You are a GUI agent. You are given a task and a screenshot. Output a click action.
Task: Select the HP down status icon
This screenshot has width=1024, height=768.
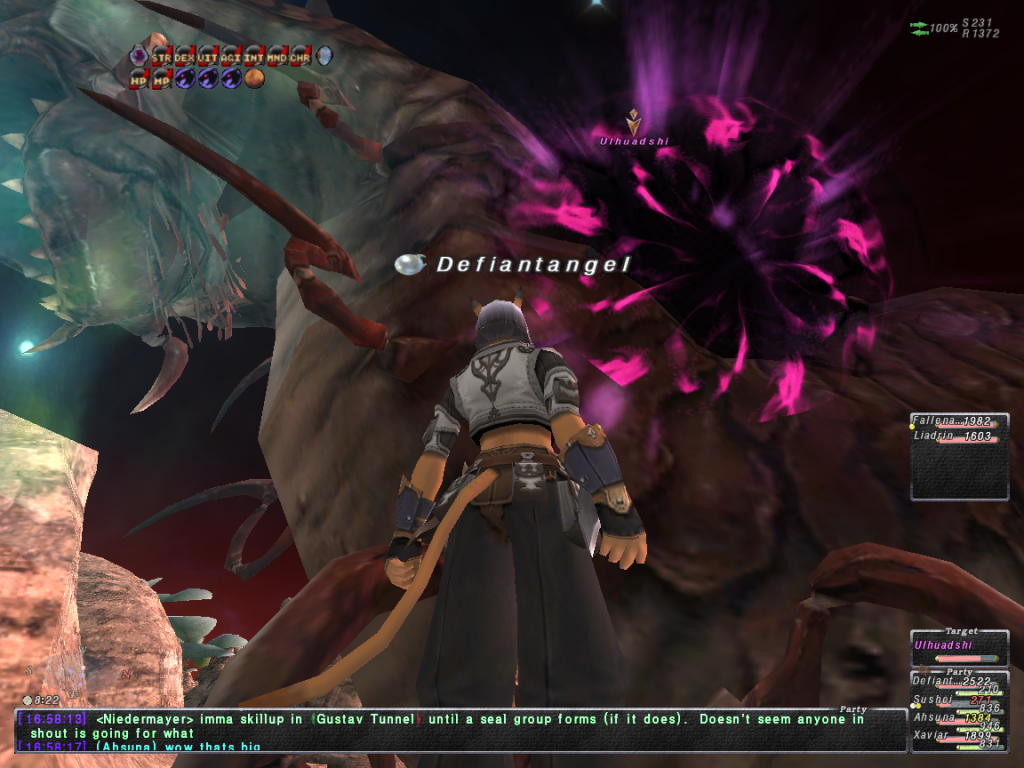coord(138,78)
